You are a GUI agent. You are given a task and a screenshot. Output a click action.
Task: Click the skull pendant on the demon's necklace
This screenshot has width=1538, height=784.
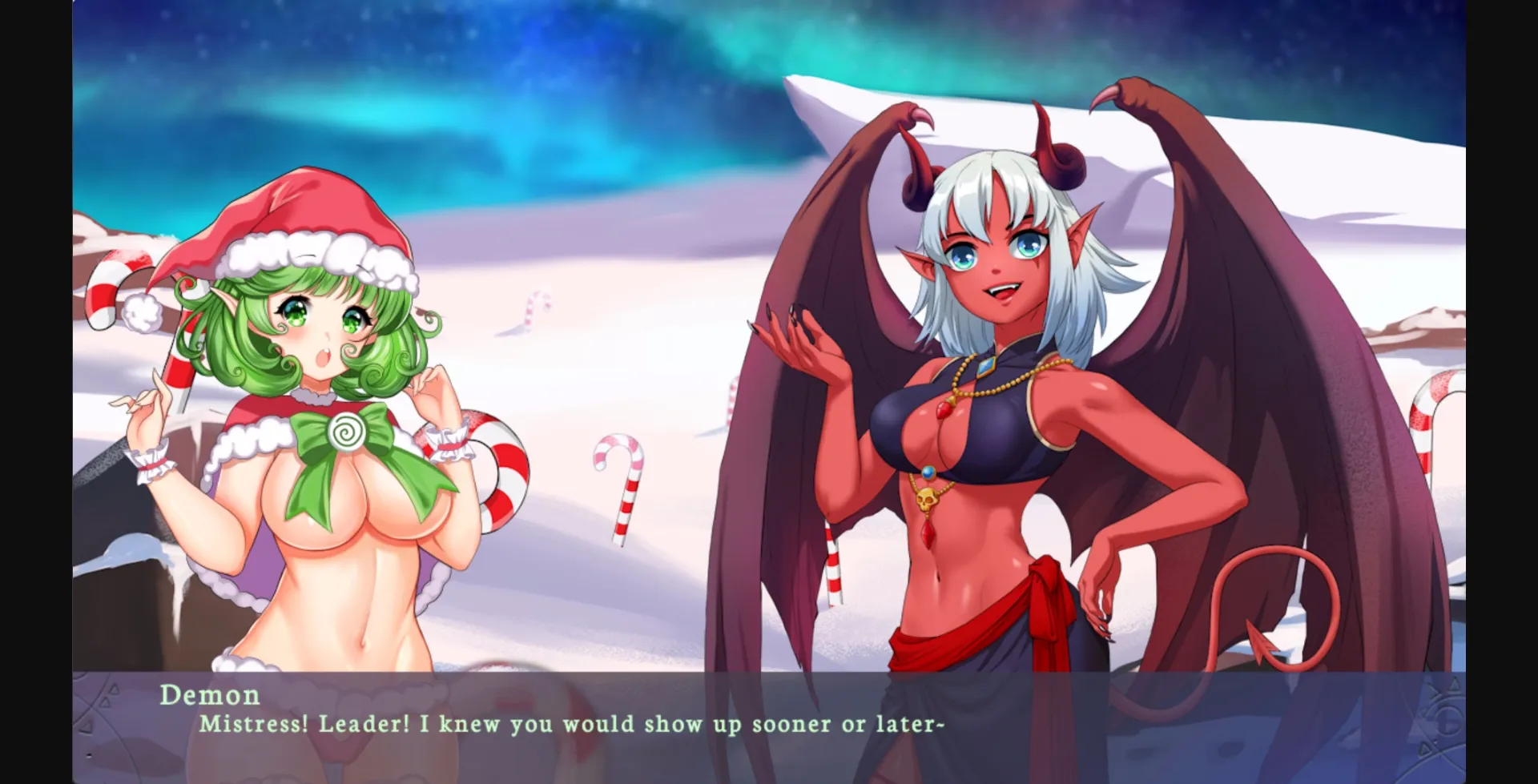928,498
